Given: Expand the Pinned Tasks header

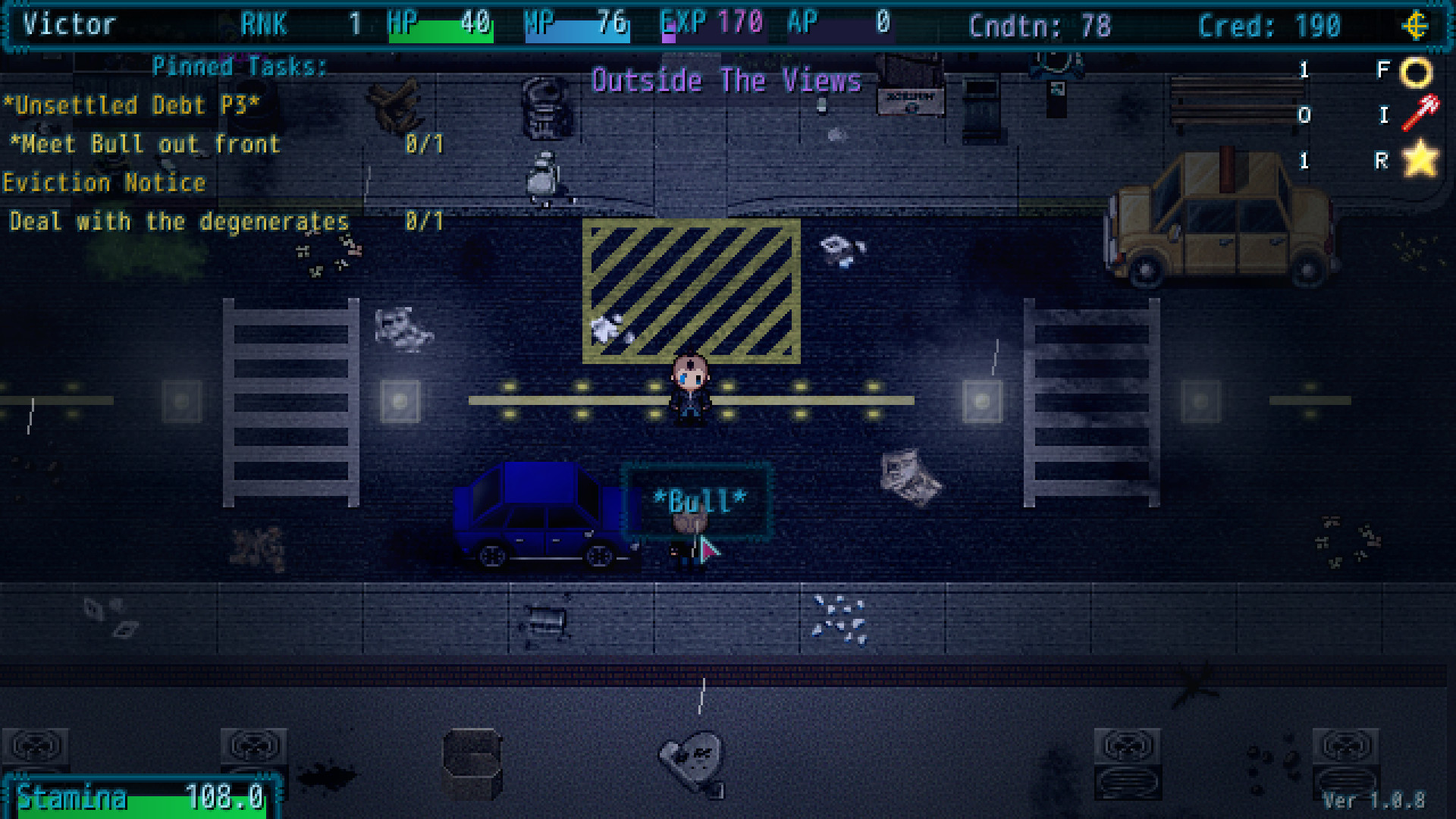Looking at the screenshot, I should pyautogui.click(x=239, y=67).
